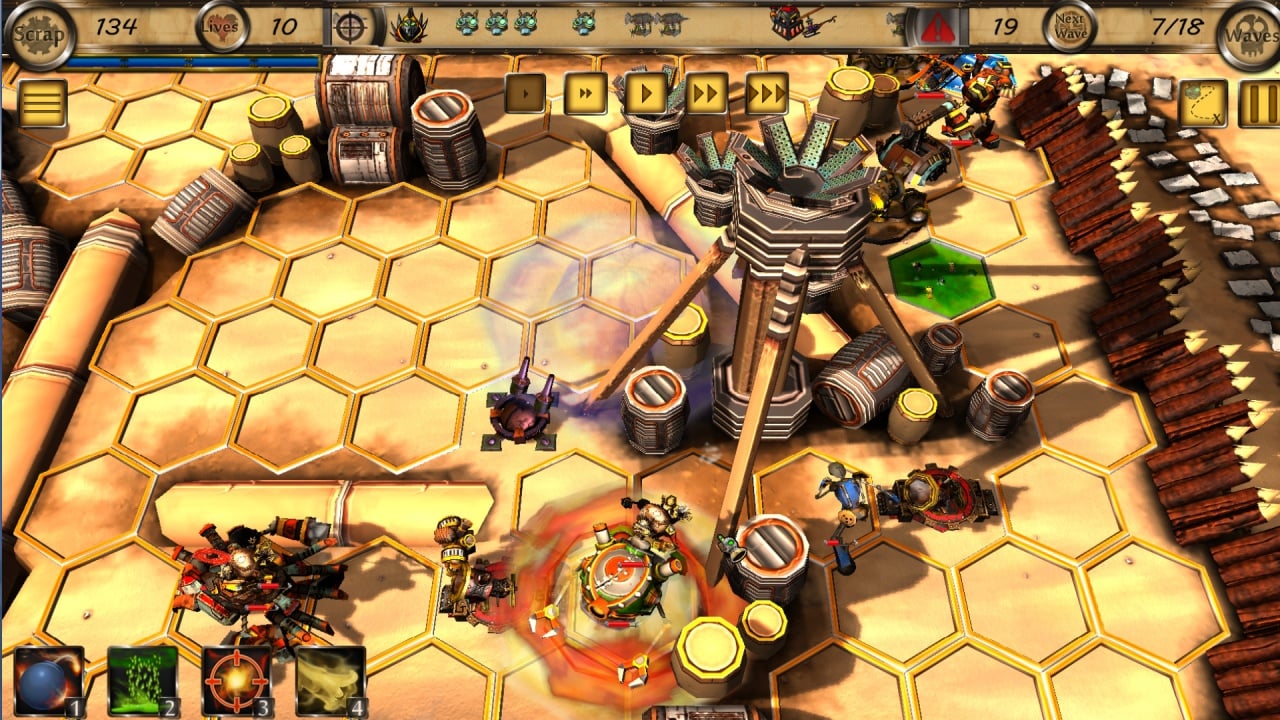Screen dimensions: 1280x720
Task: Select normal play speed button
Action: point(646,94)
